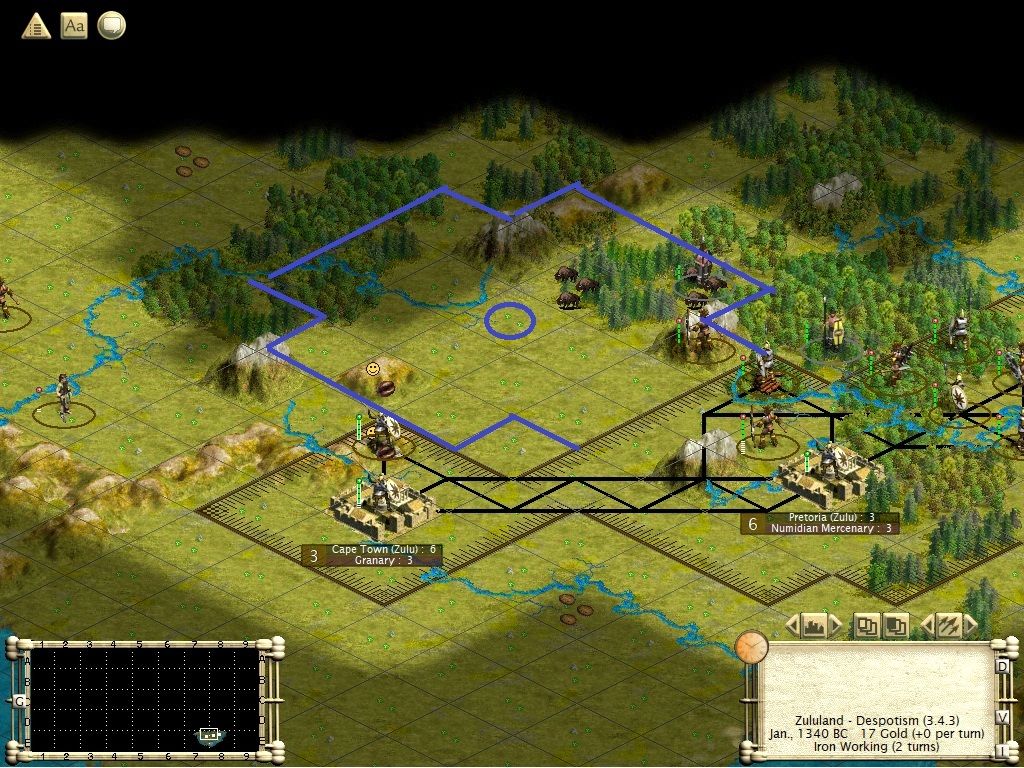Image resolution: width=1024 pixels, height=768 pixels.
Task: Click the world minimap
Action: pos(145,699)
